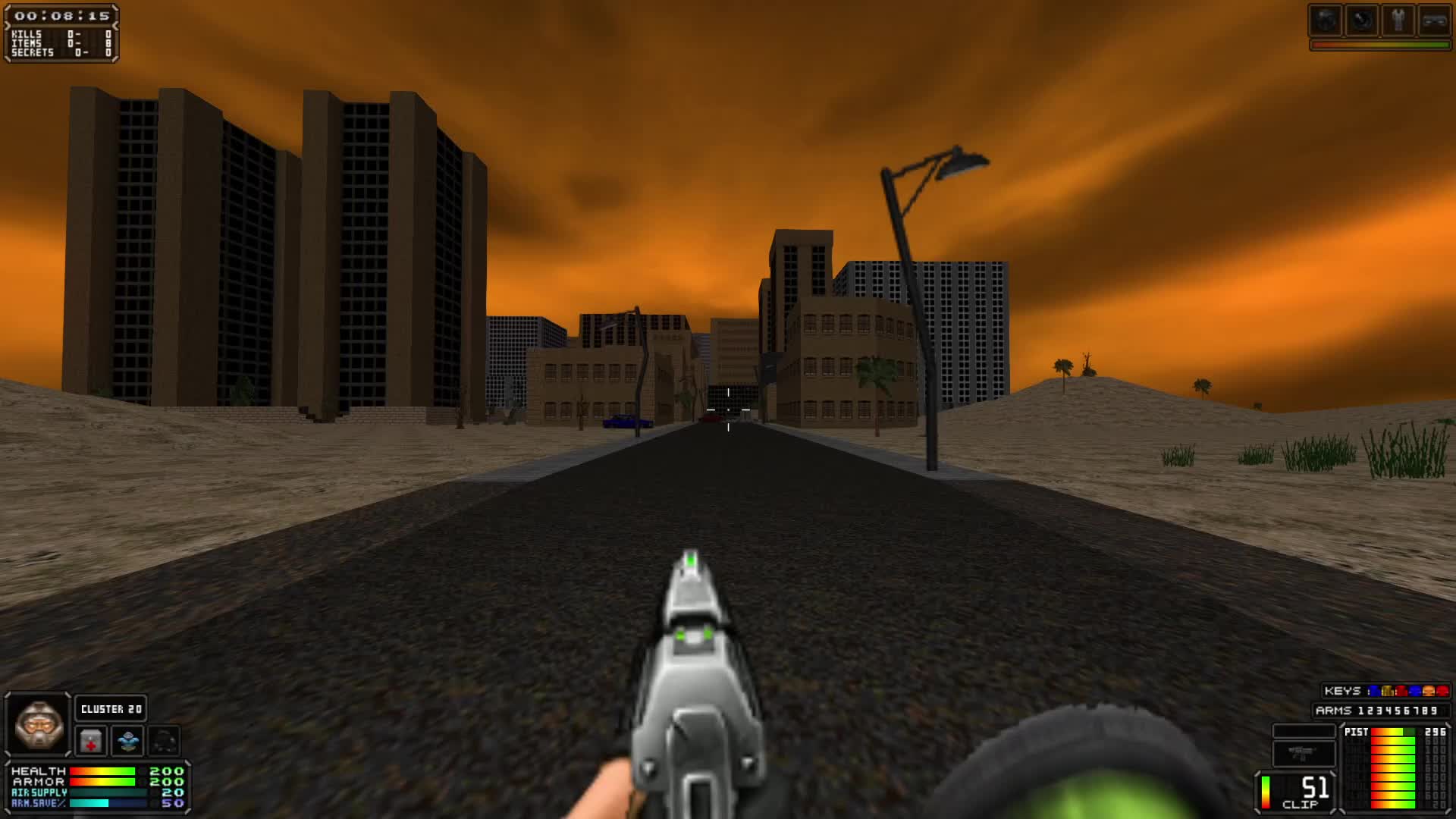The width and height of the screenshot is (1456, 819).
Task: Click the blue keycard icon in the KEYS row
Action: tap(1375, 691)
